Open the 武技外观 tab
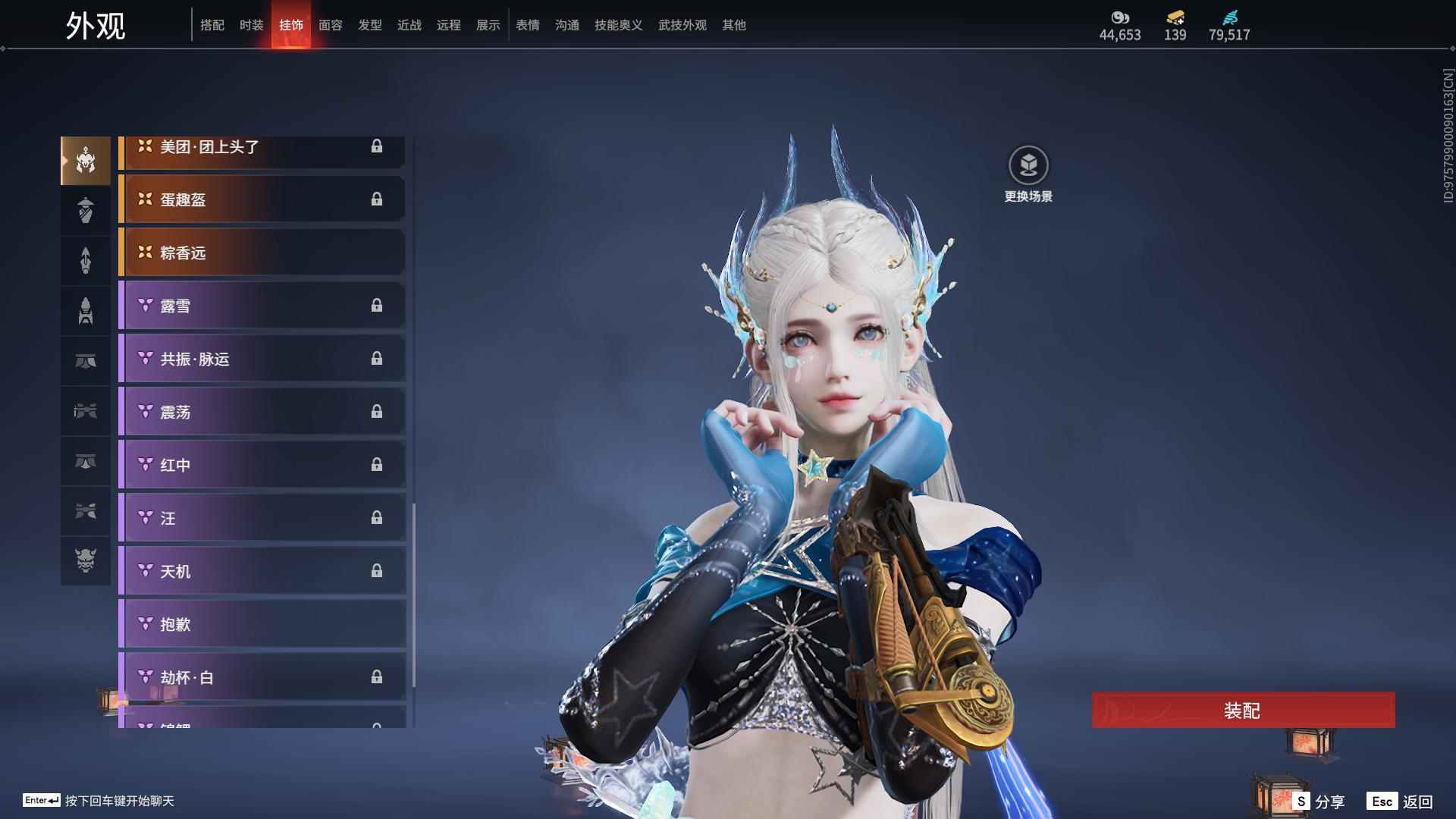This screenshot has width=1456, height=819. tap(682, 25)
